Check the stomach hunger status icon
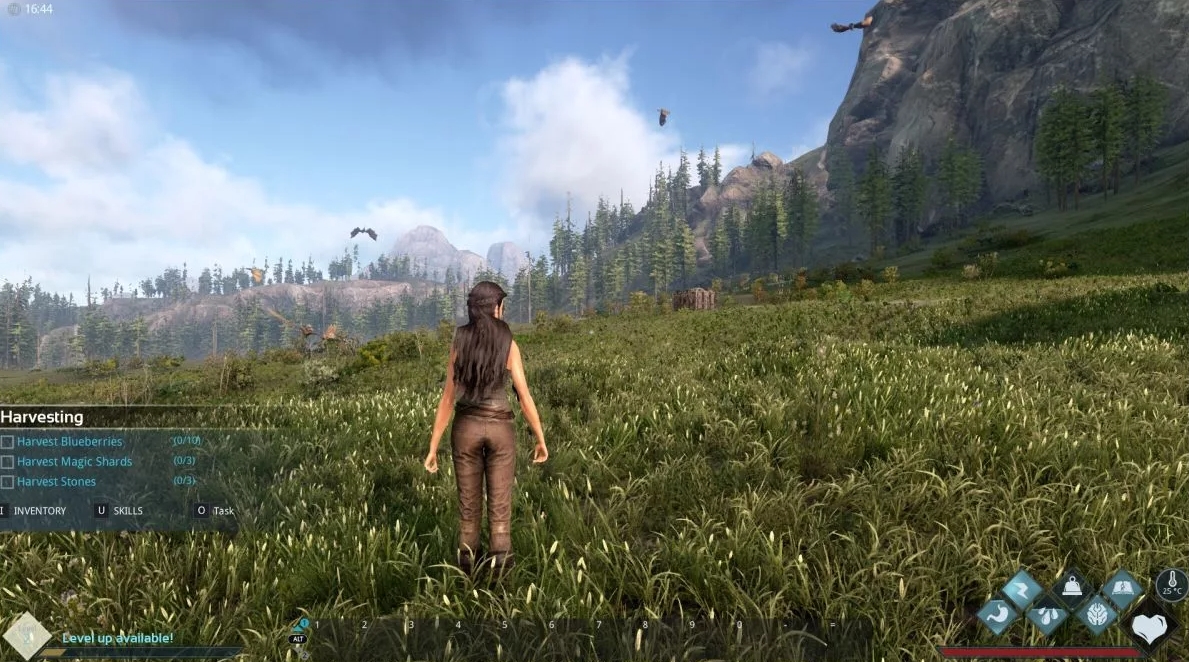The width and height of the screenshot is (1189, 662). point(997,616)
